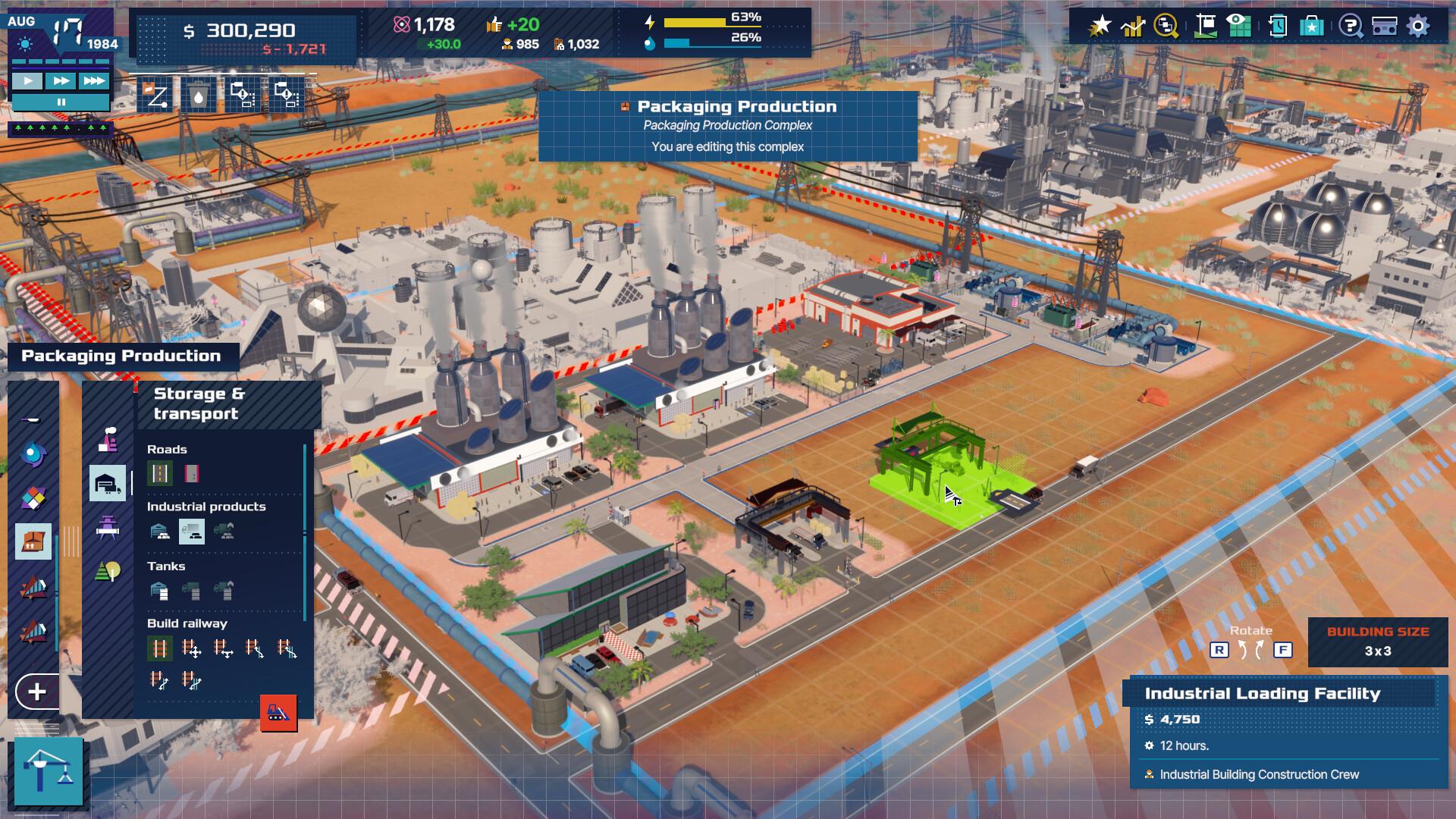Screen dimensions: 1456x819
Task: Pause the game simulation
Action: click(61, 102)
